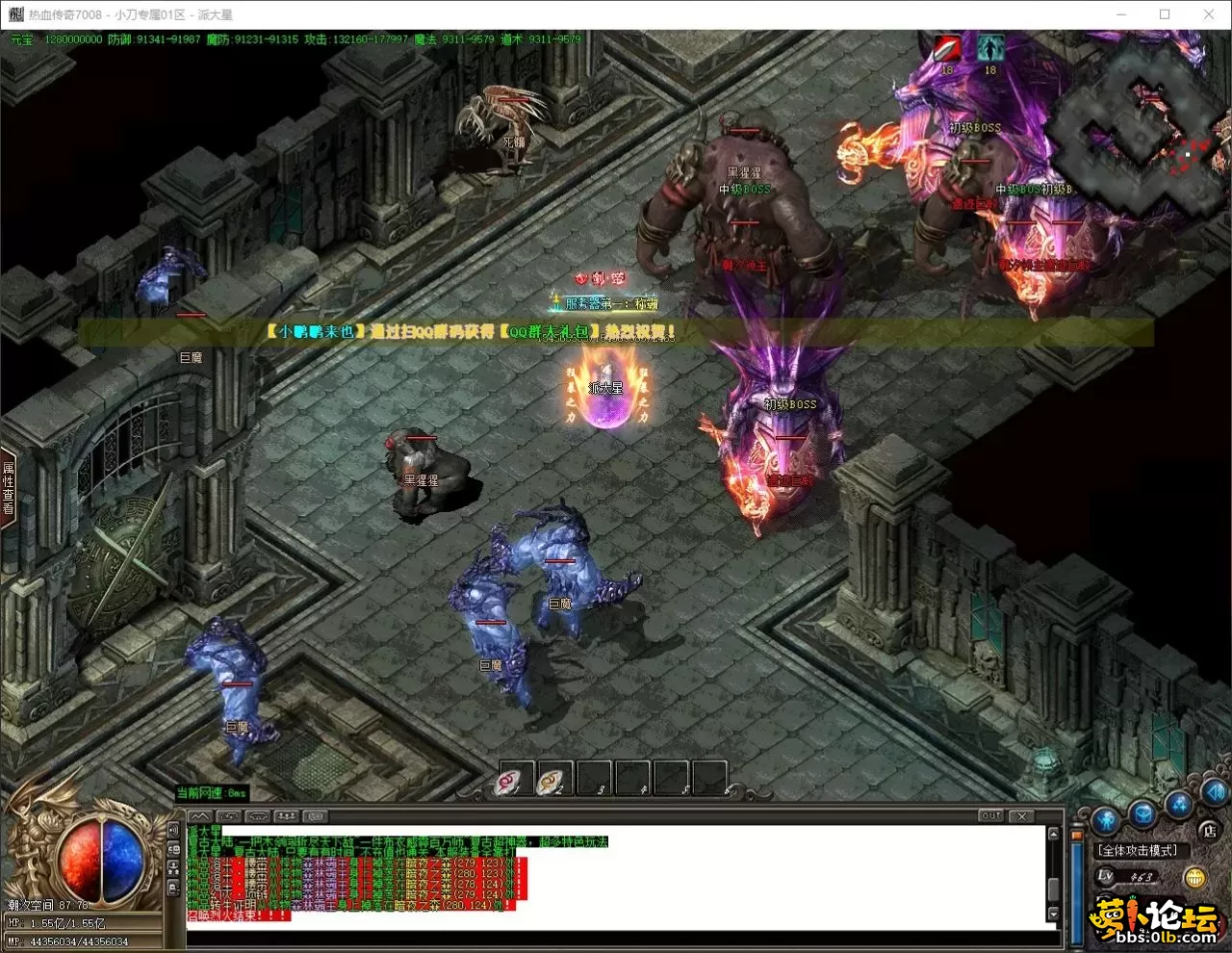Toggle sound with the speaker icon
The height and width of the screenshot is (953, 1232).
pos(1214,792)
